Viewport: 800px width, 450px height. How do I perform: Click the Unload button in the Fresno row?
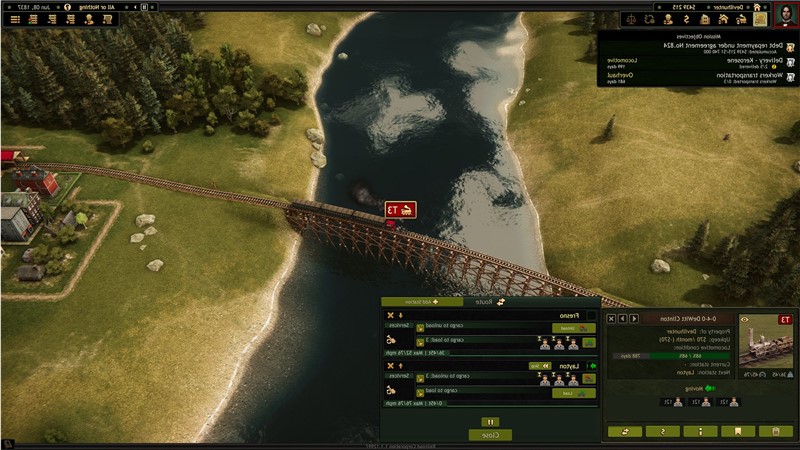point(567,327)
